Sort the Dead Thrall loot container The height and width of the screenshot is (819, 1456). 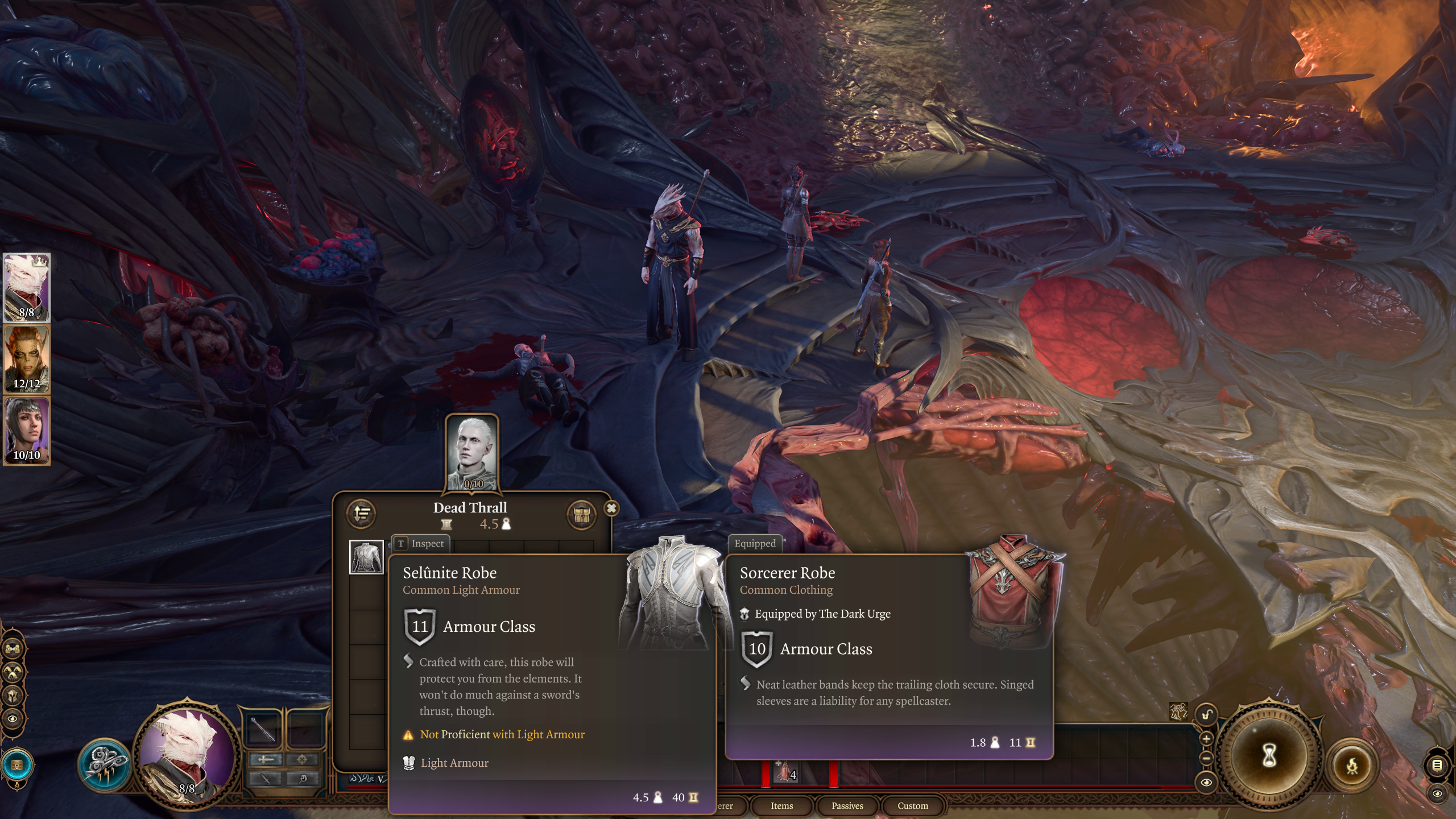tap(362, 514)
